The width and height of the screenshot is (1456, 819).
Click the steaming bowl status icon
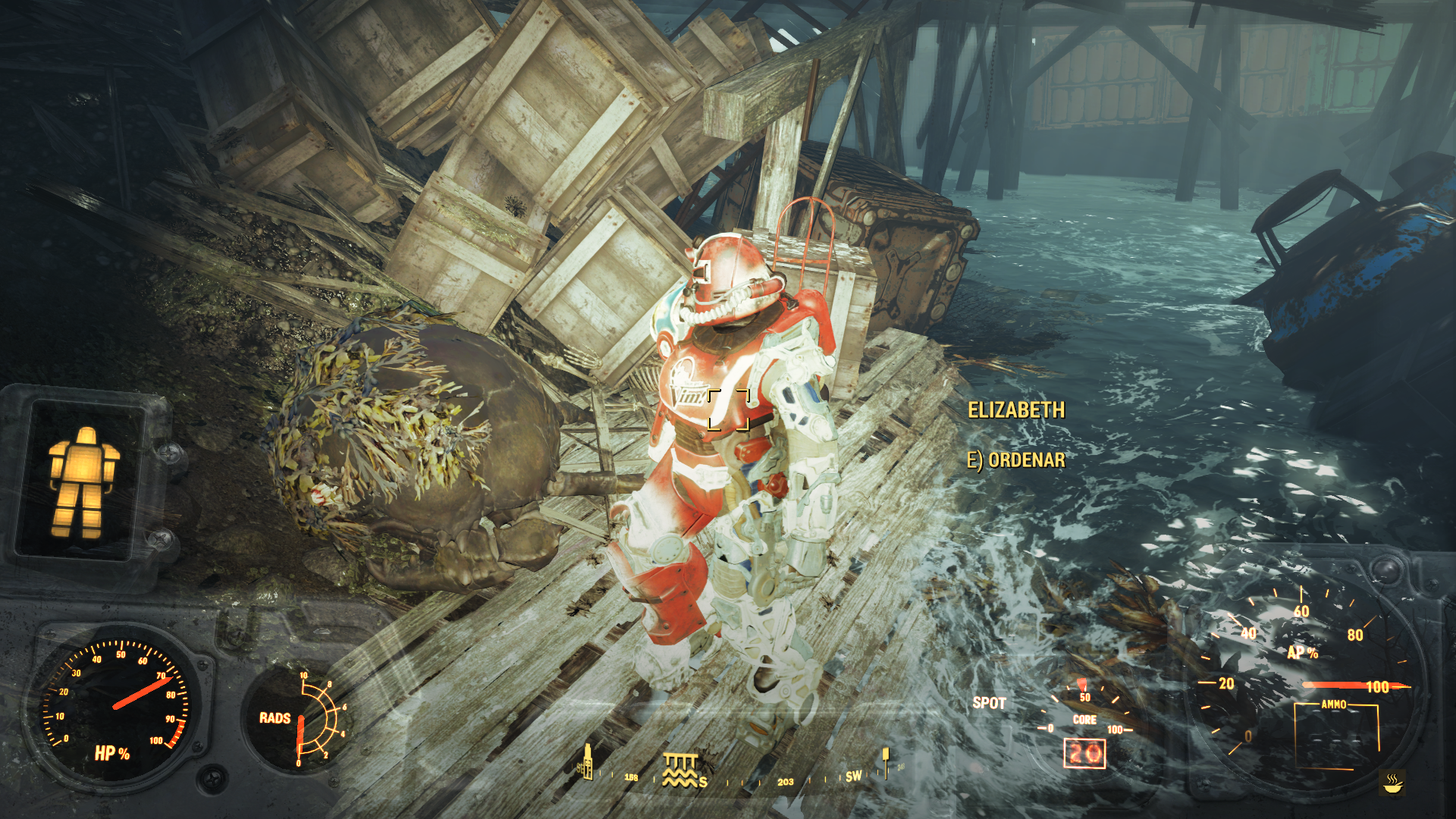1393,783
